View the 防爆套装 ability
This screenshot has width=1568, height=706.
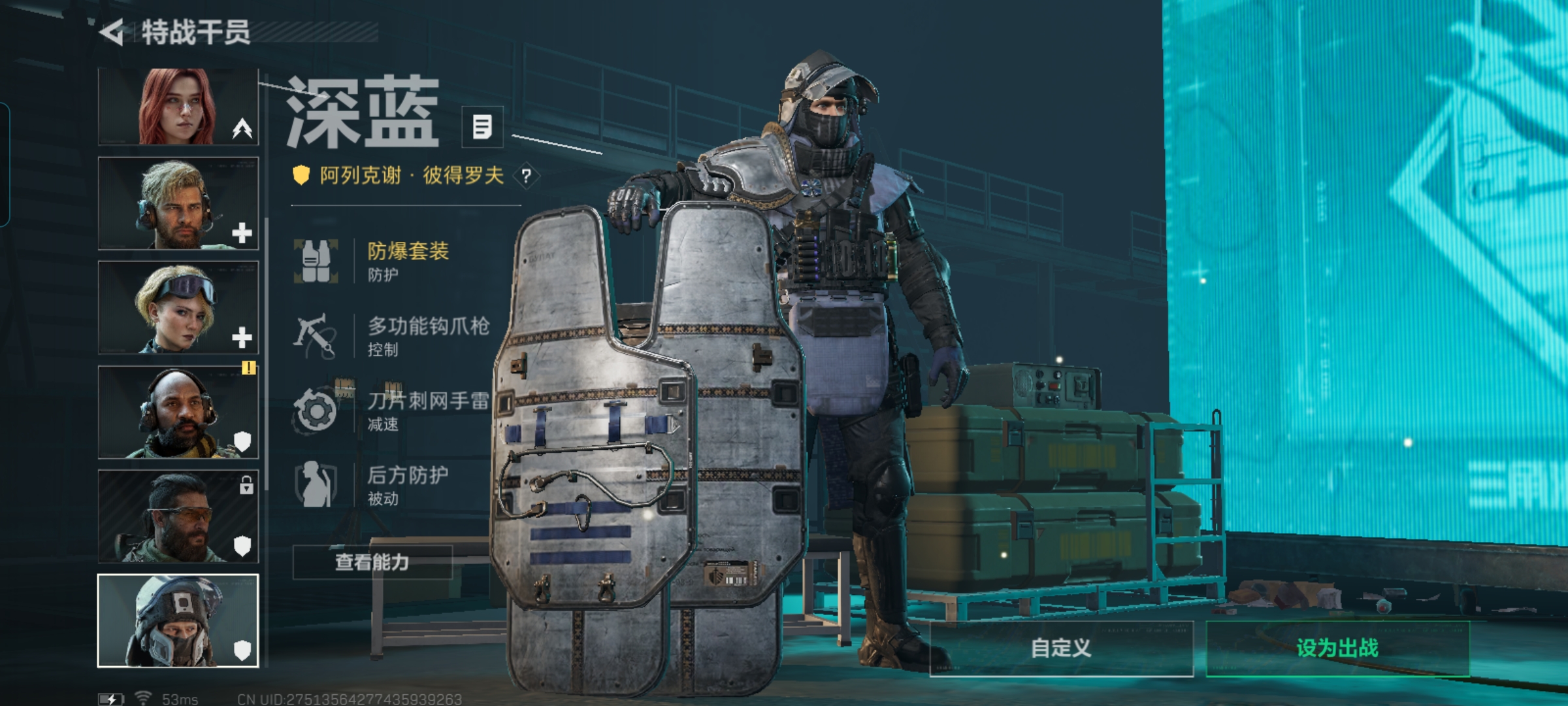[392, 260]
